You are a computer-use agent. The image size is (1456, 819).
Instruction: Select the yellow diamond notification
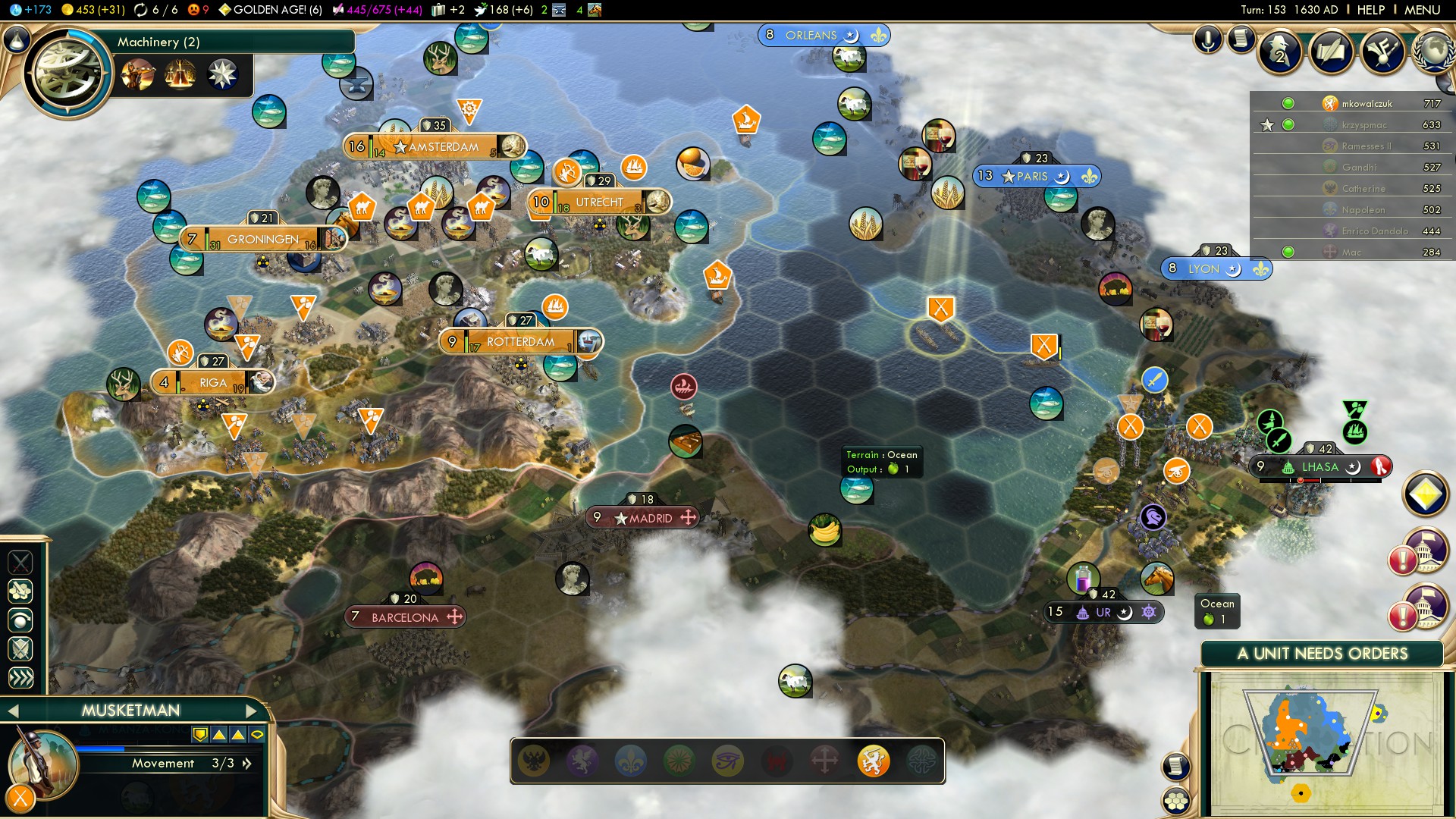(1426, 494)
